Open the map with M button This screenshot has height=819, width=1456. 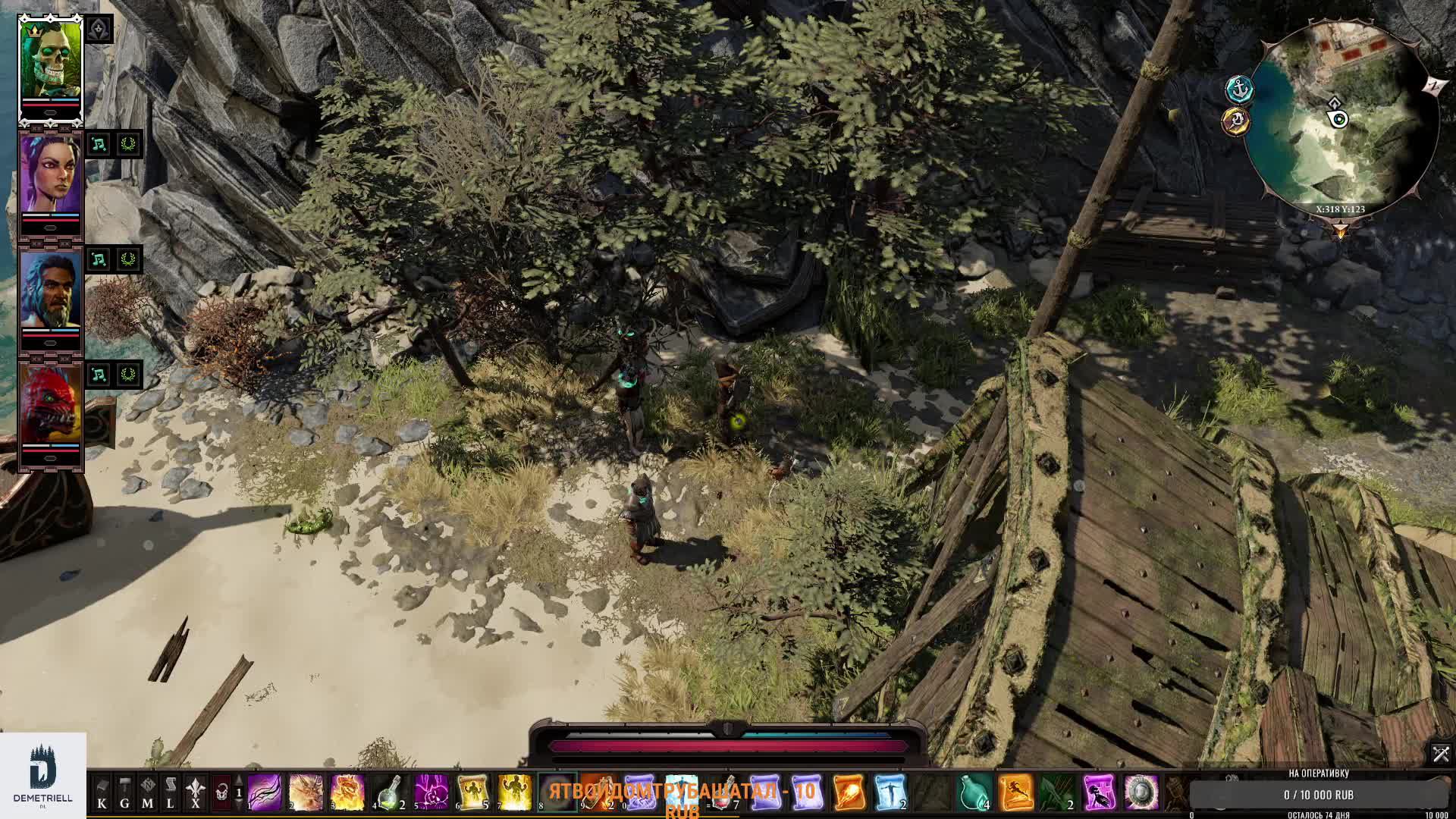point(147,793)
